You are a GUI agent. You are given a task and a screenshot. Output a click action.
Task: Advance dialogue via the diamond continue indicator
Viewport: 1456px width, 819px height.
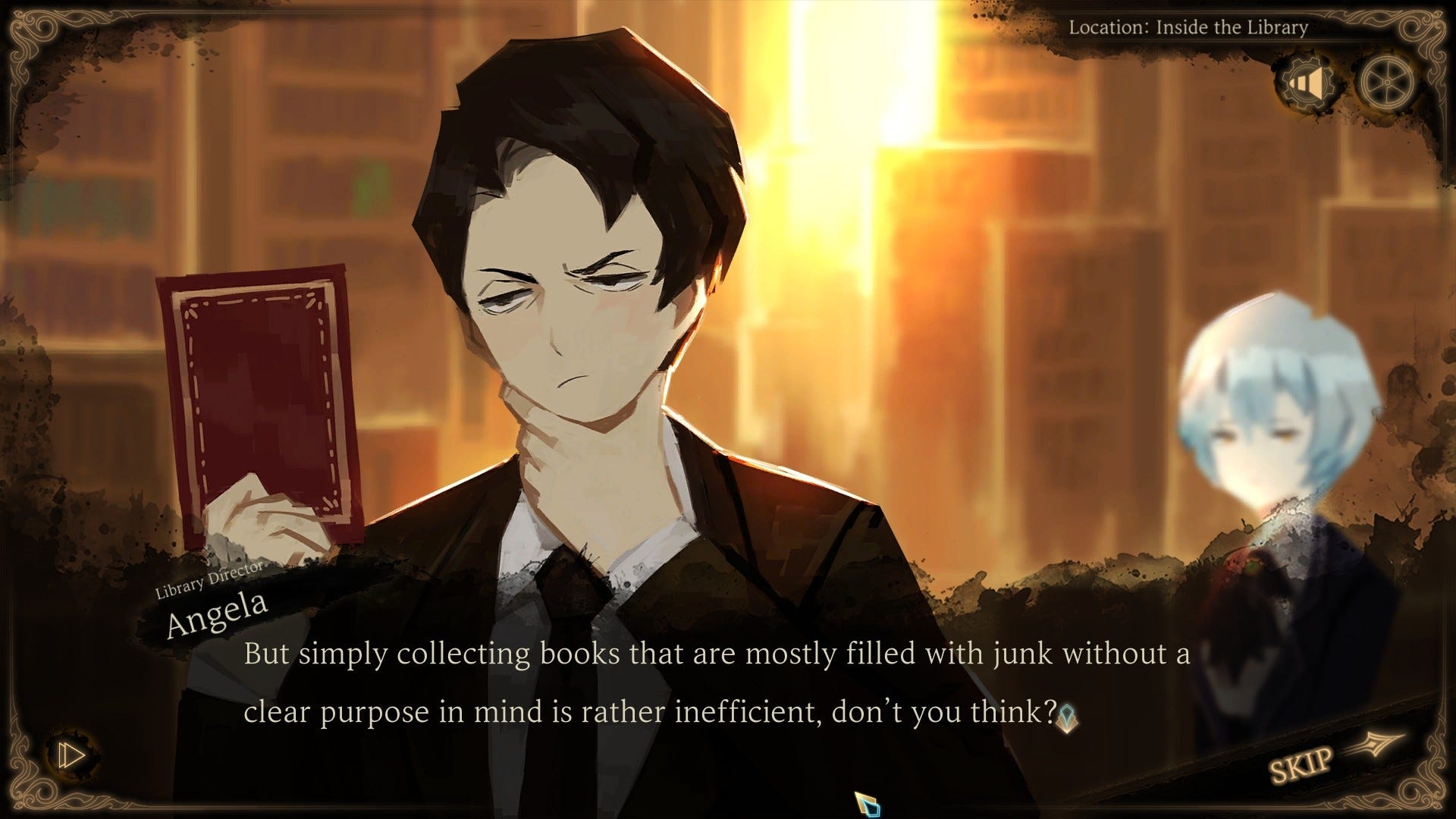(1068, 717)
